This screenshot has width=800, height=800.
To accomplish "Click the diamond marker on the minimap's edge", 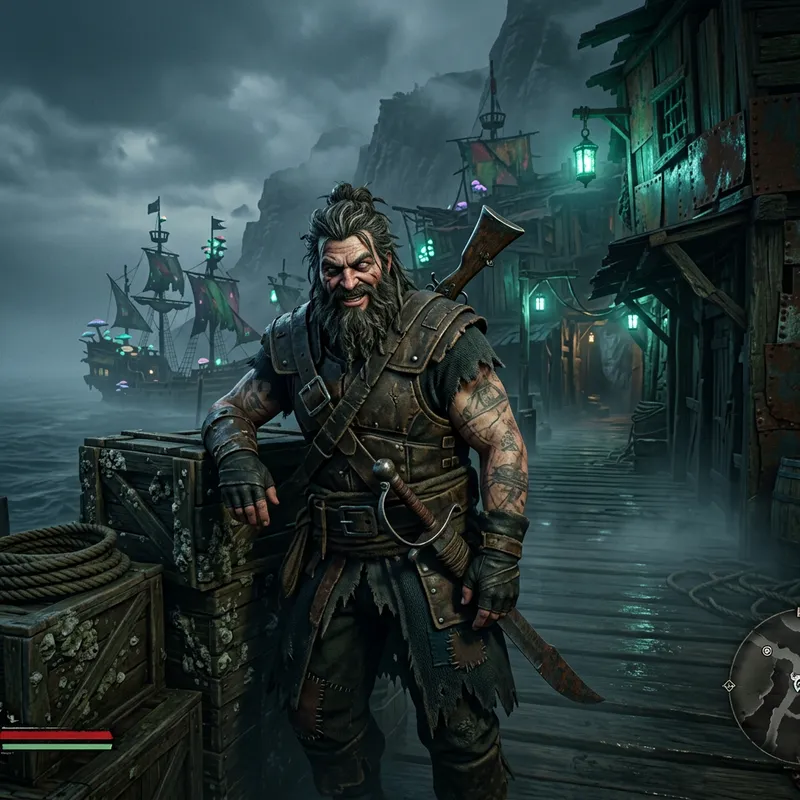I will tap(729, 685).
